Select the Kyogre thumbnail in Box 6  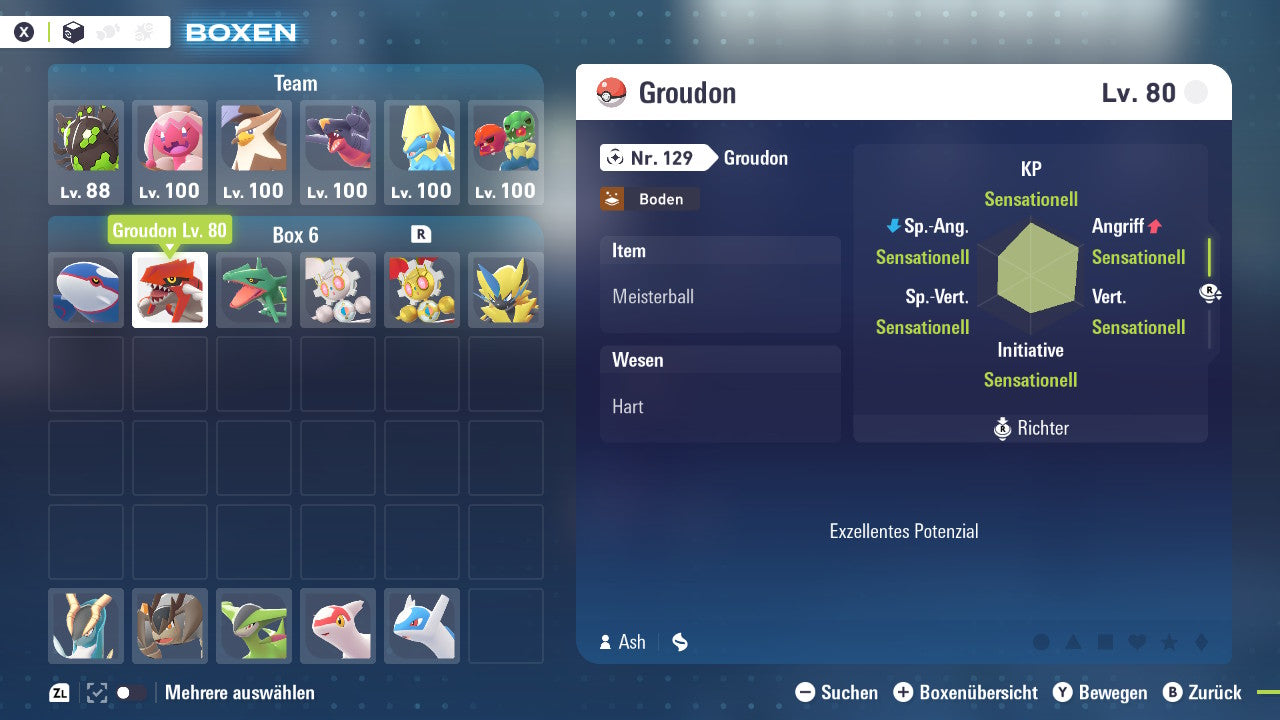(85, 290)
